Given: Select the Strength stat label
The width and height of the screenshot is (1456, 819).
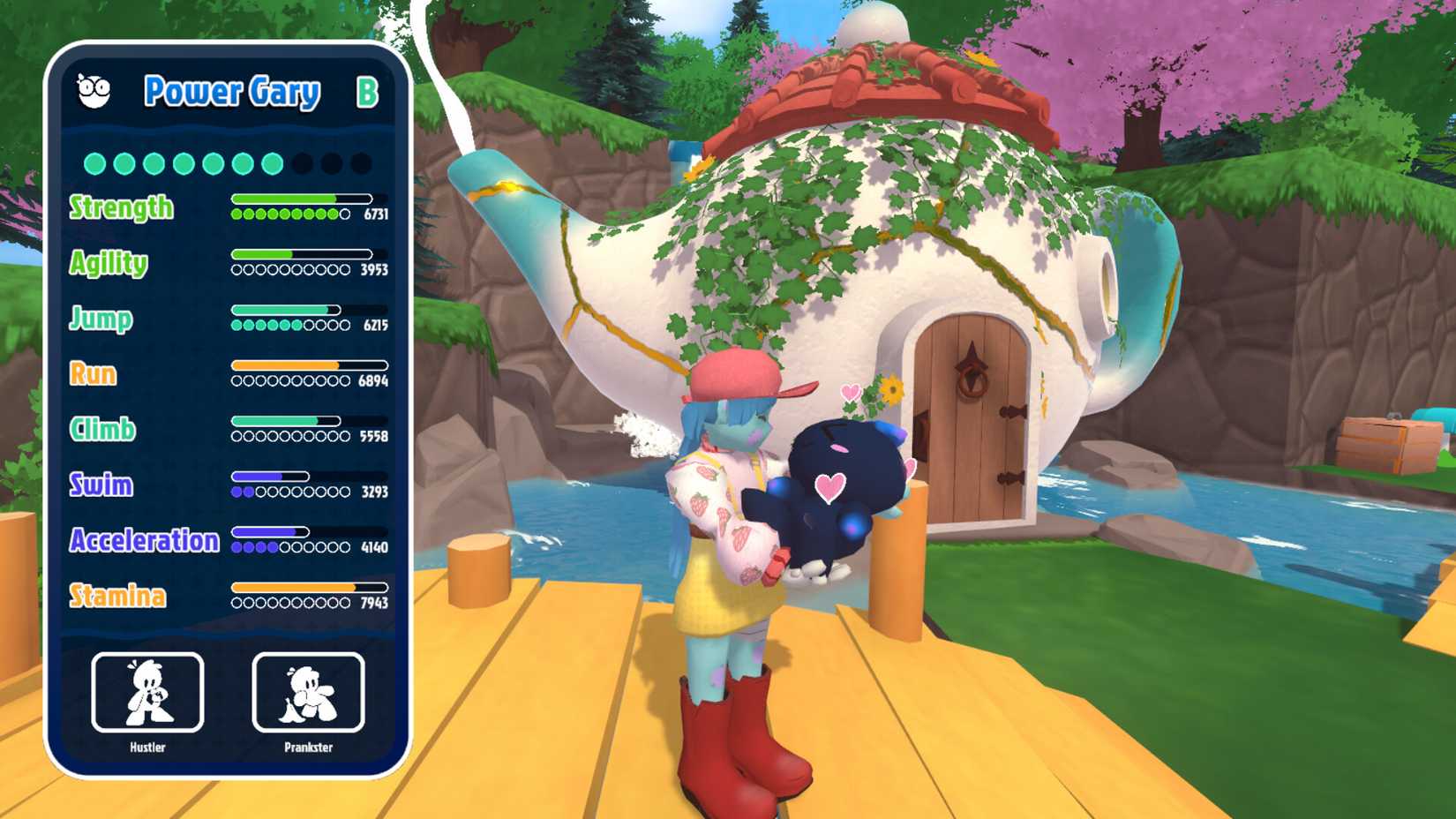Looking at the screenshot, I should [x=121, y=209].
